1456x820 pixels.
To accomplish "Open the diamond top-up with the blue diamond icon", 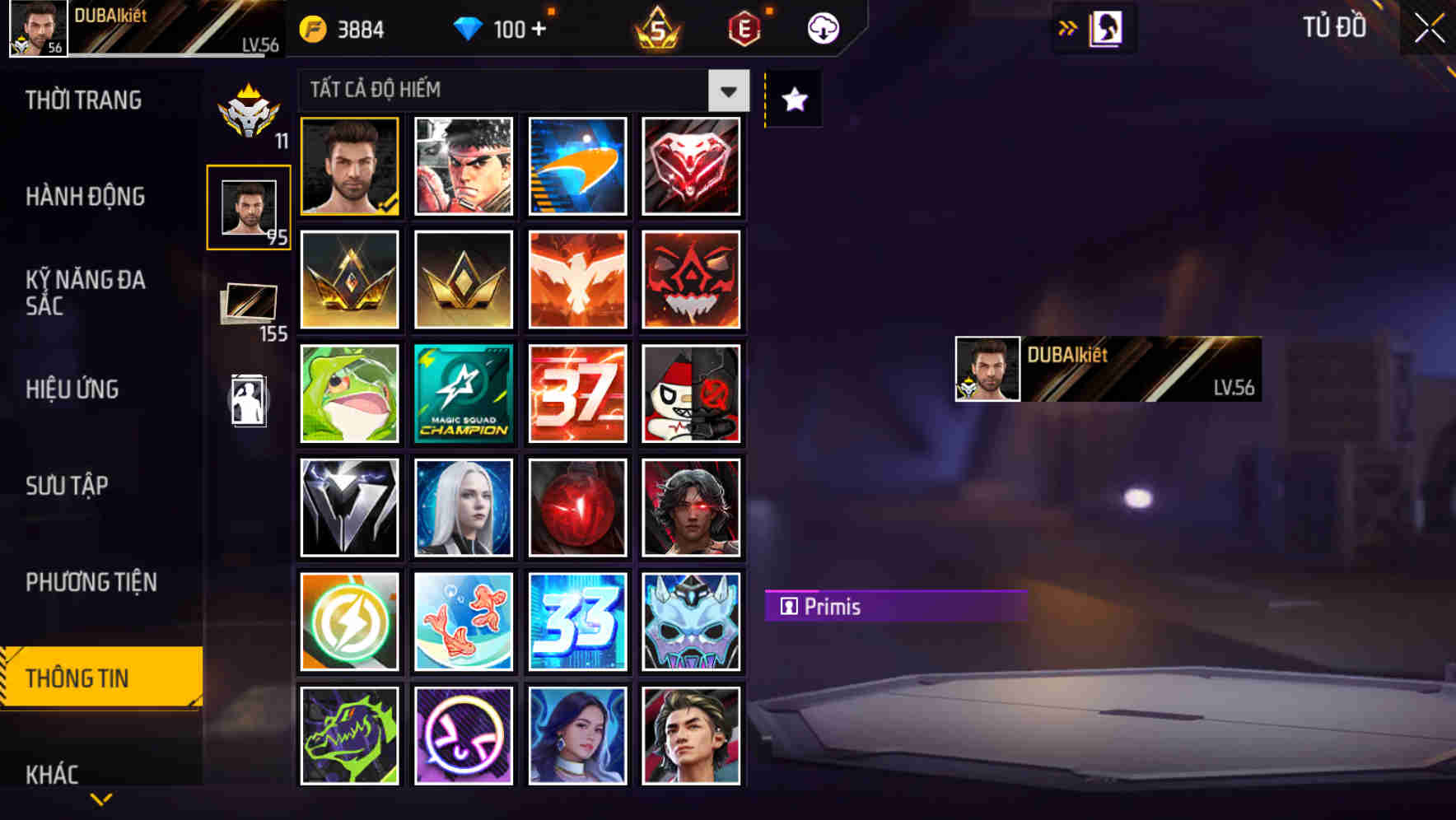I will [471, 28].
